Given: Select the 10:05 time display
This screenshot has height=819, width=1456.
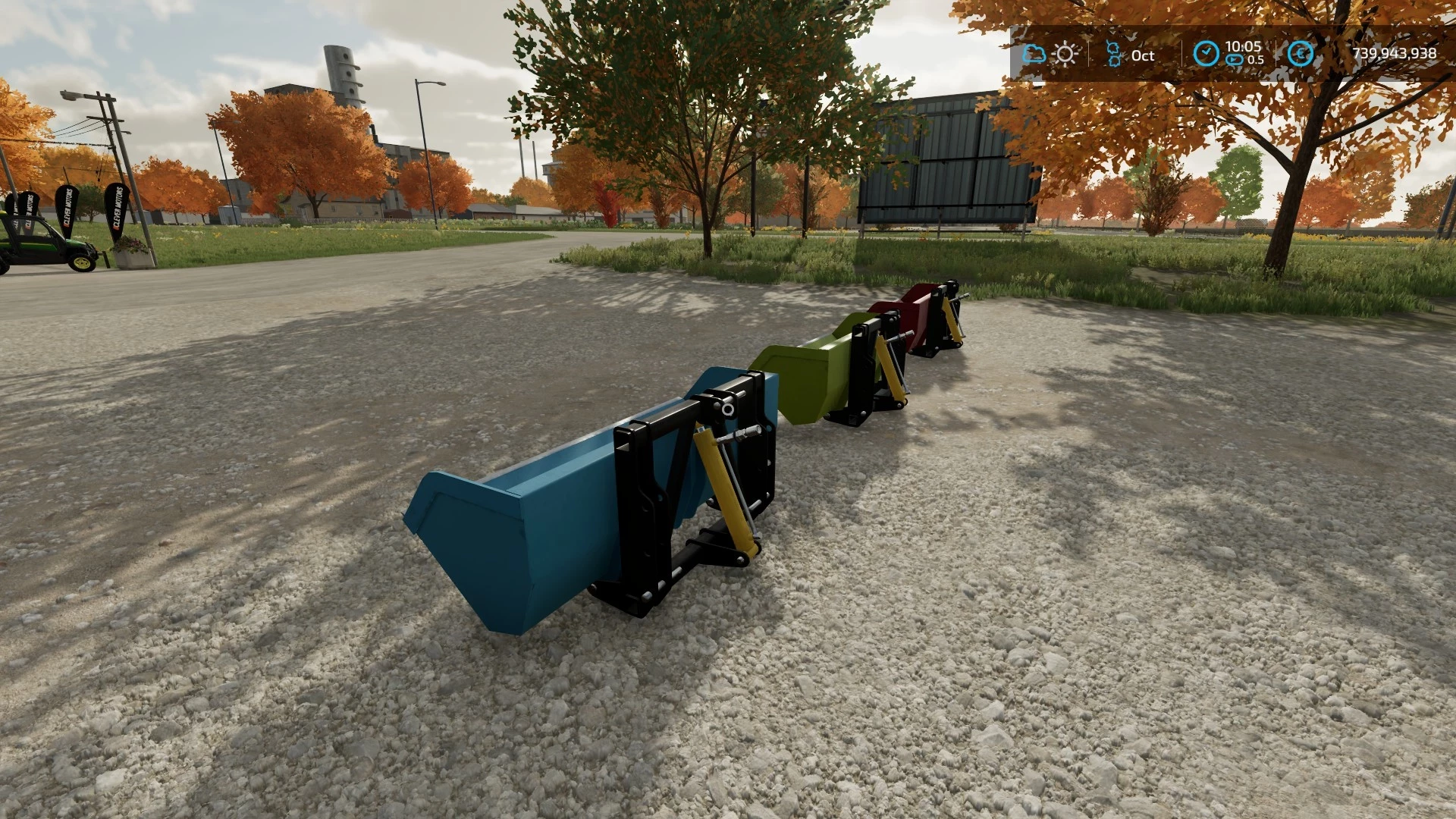Looking at the screenshot, I should pyautogui.click(x=1241, y=45).
